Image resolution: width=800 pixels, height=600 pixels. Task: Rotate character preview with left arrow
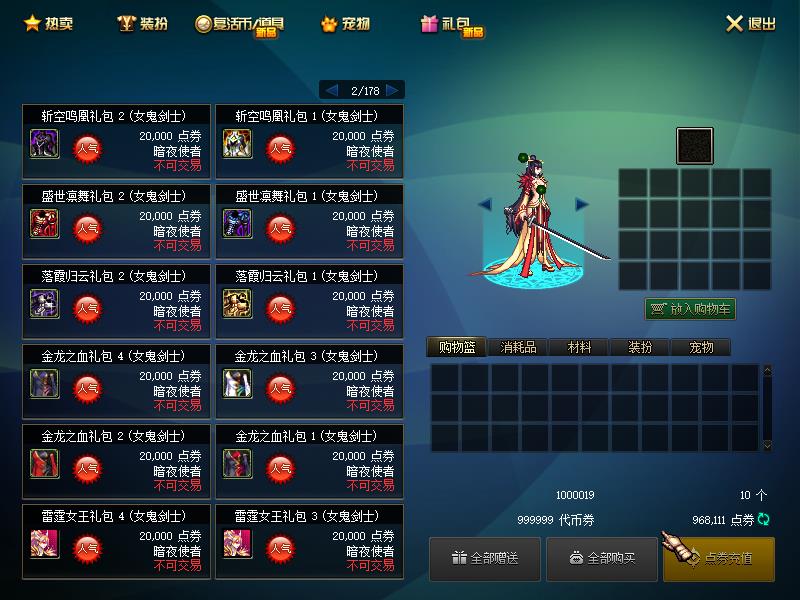(x=485, y=204)
